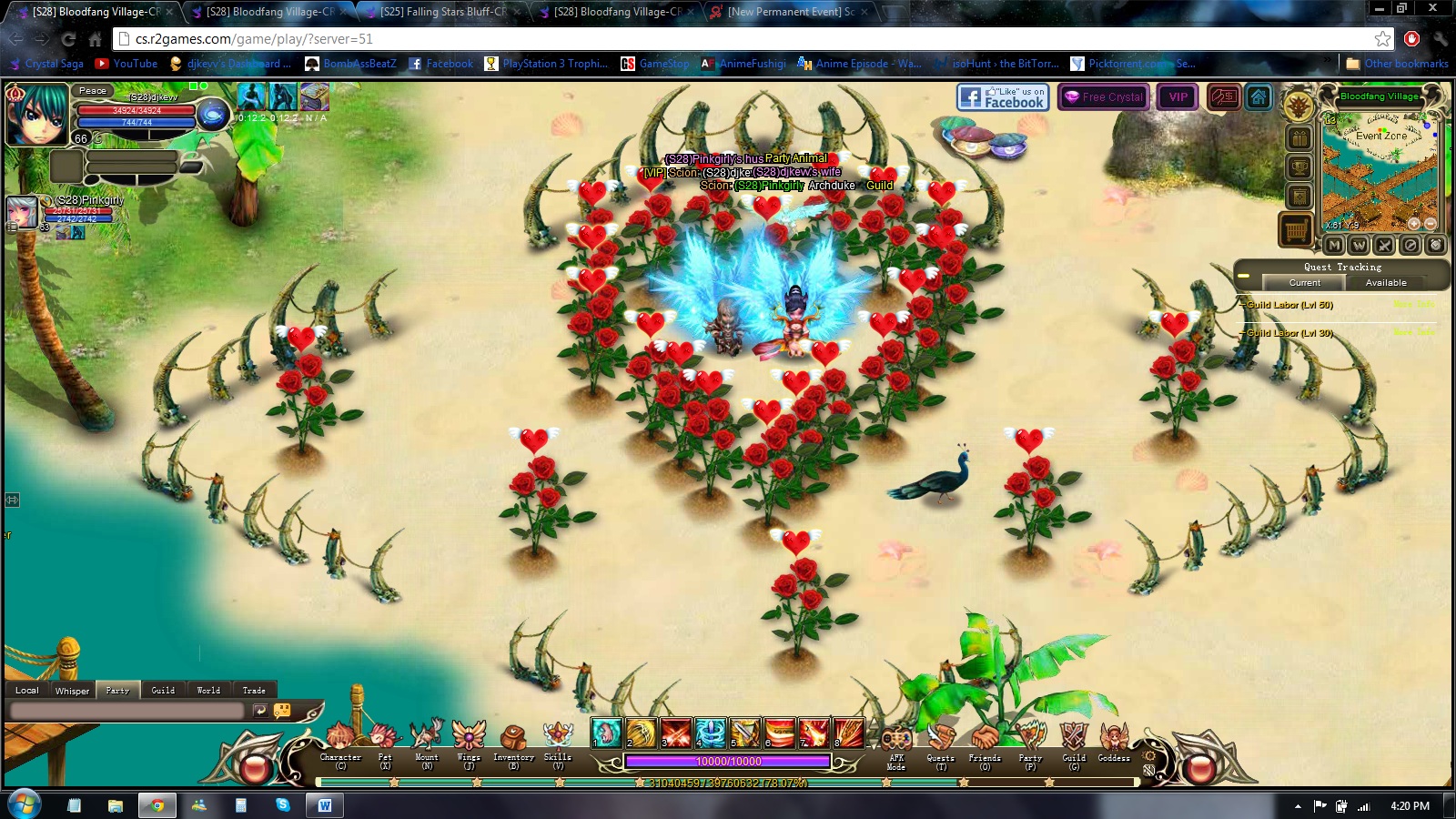This screenshot has width=1456, height=819.
Task: Click the chat message input box
Action: coord(127,711)
